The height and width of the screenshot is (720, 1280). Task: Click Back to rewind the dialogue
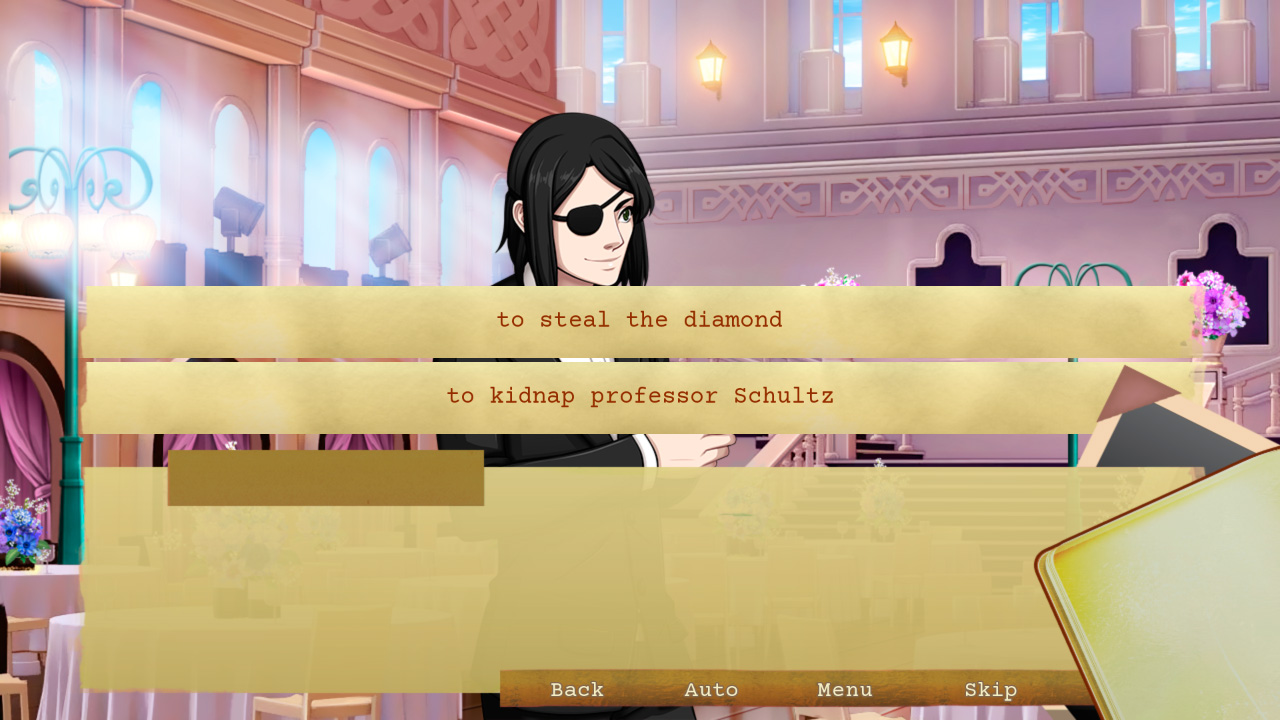click(x=576, y=689)
